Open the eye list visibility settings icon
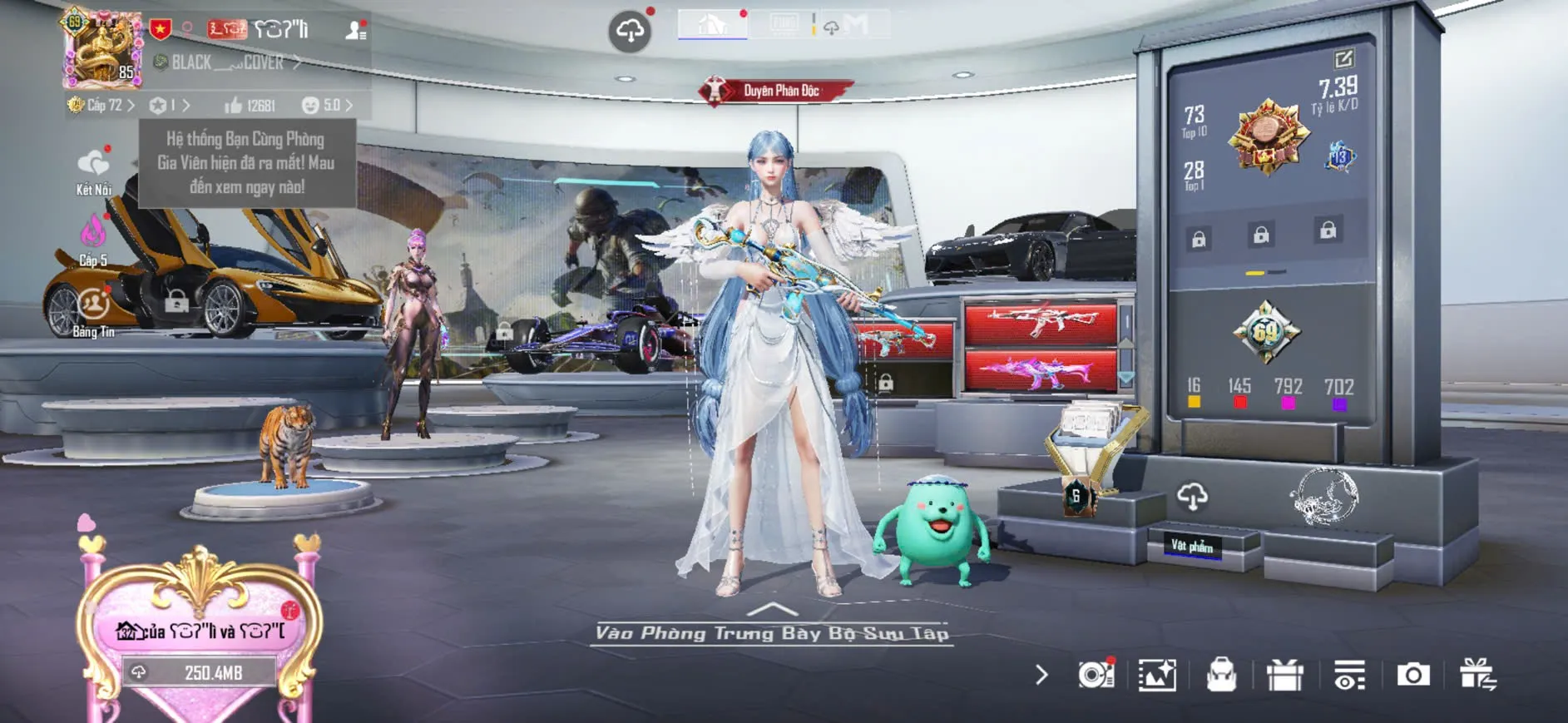The image size is (1568, 723). click(x=1349, y=675)
